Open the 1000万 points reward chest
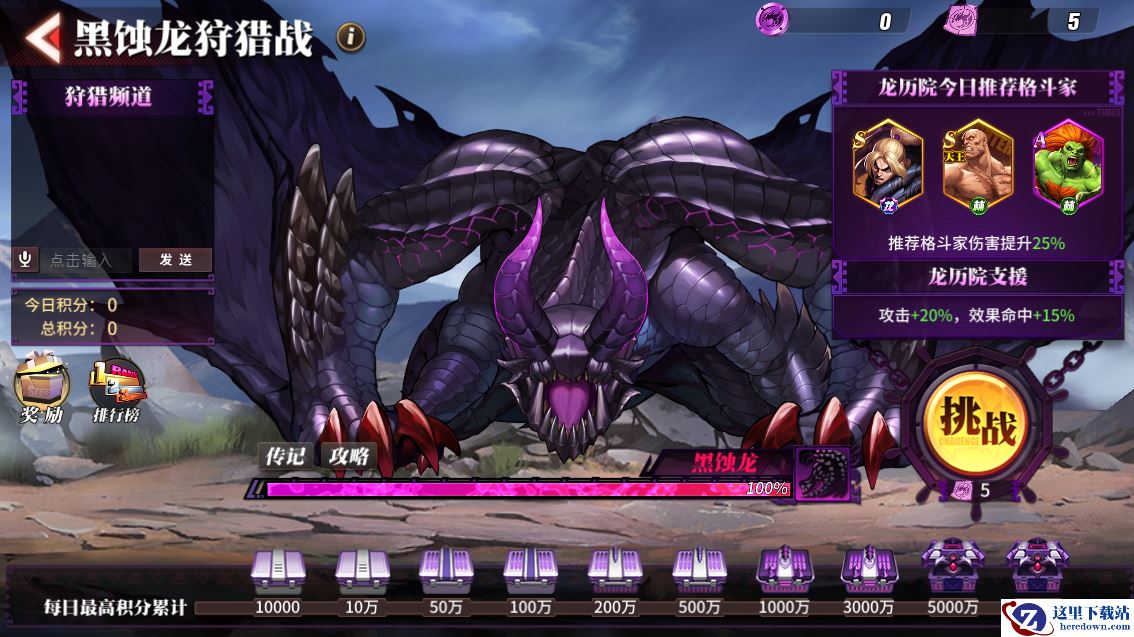This screenshot has width=1134, height=637. click(783, 571)
